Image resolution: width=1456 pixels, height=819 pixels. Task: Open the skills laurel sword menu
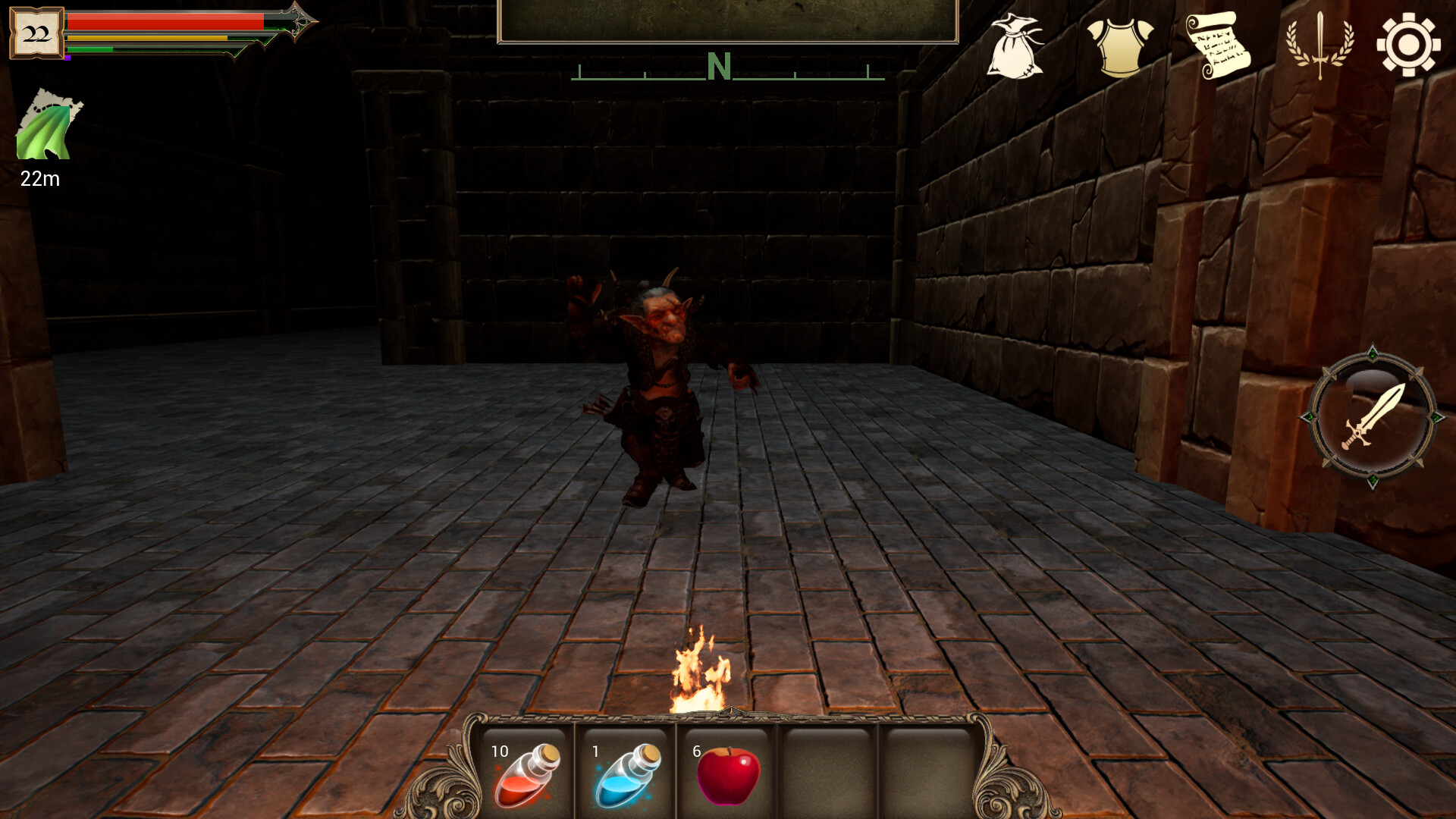pos(1319,45)
